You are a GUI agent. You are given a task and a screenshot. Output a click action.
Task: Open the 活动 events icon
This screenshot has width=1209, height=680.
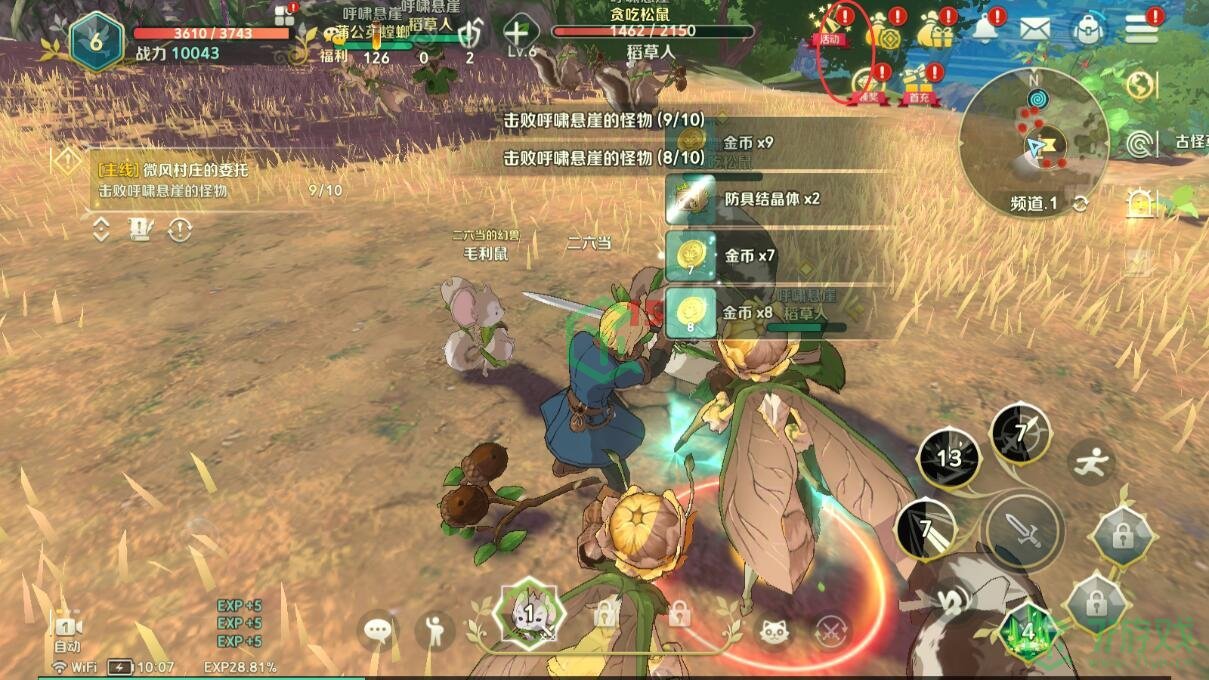click(x=831, y=27)
